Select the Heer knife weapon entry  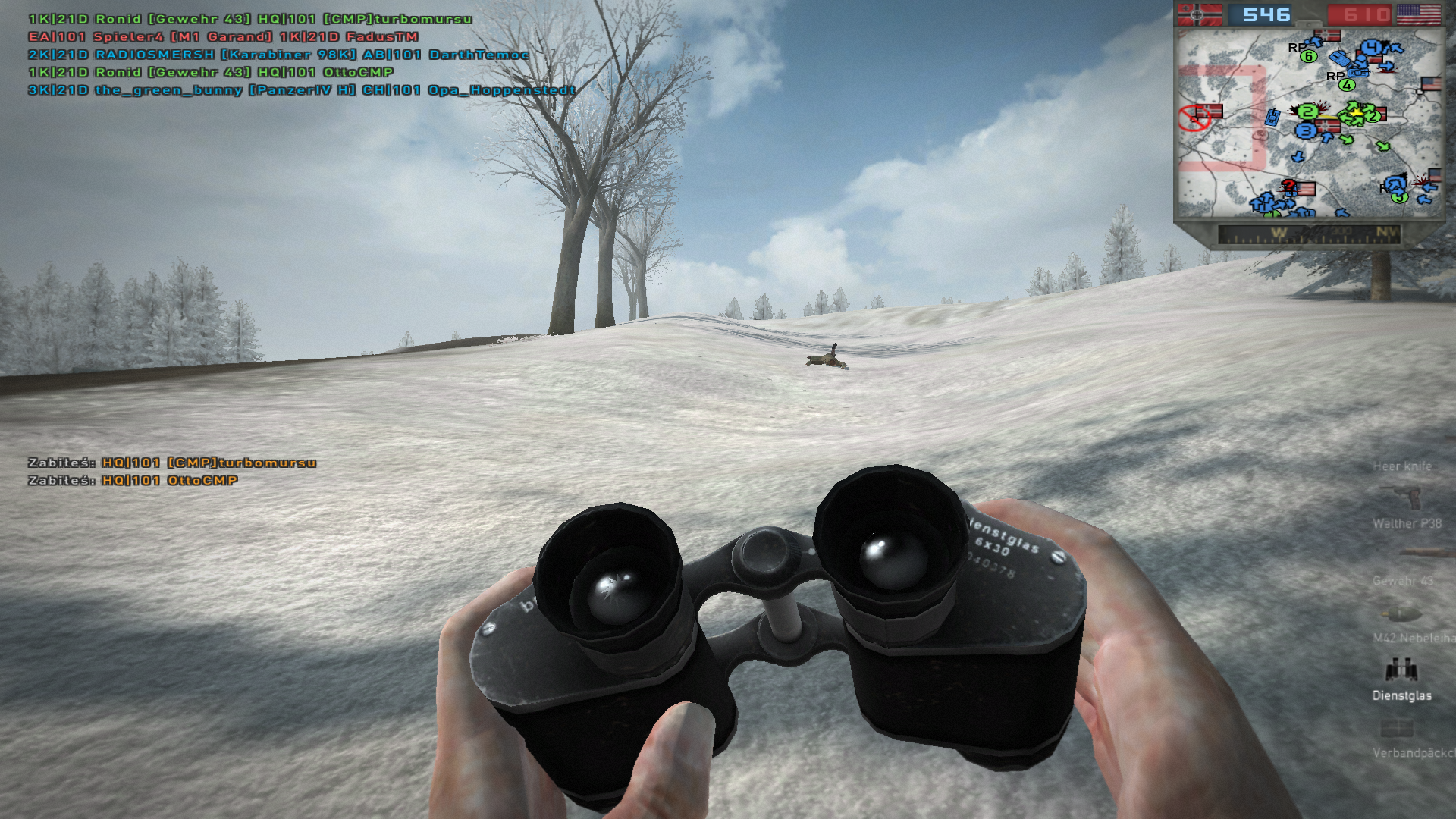[1402, 466]
